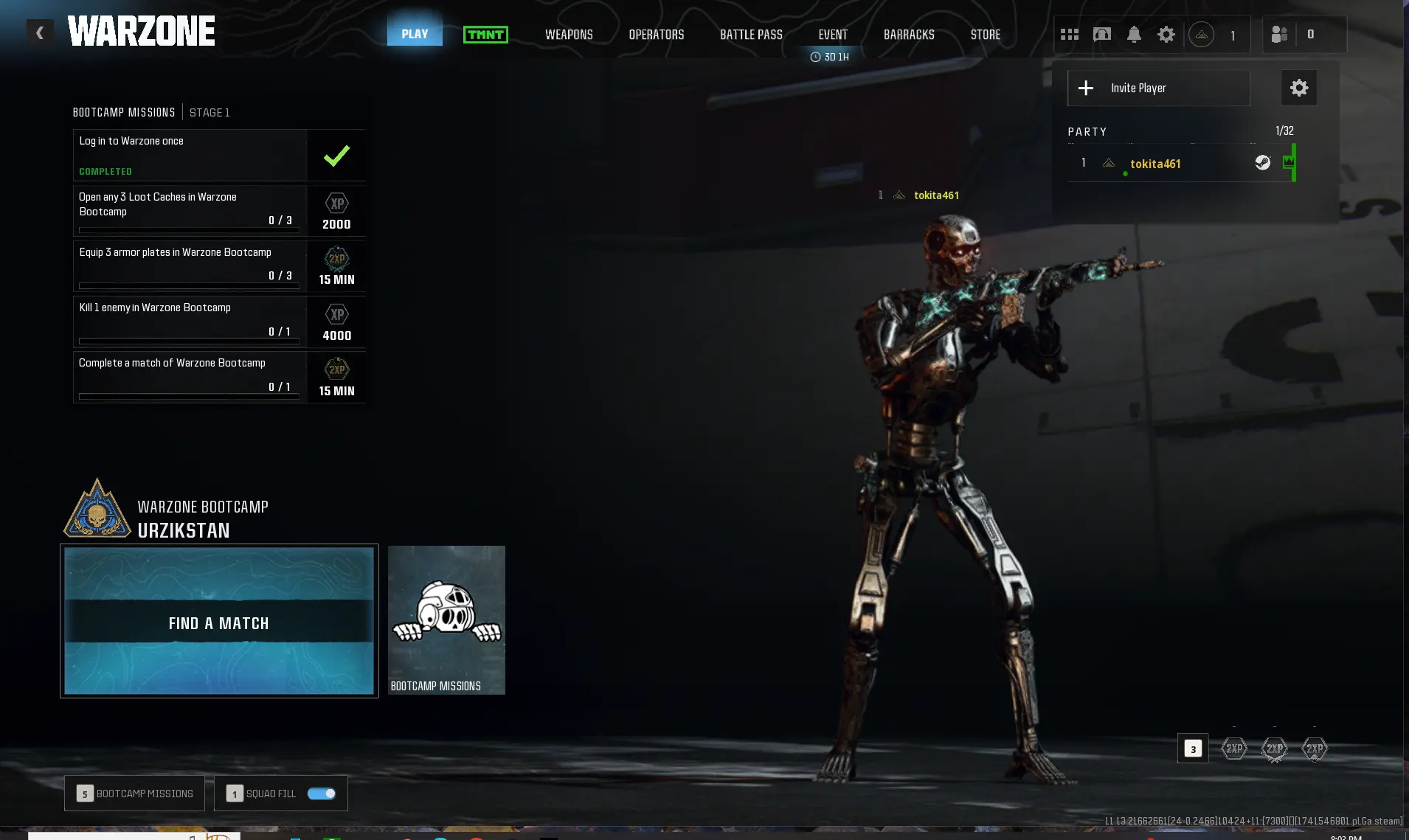The width and height of the screenshot is (1409, 840).
Task: Open the Battle Pass menu
Action: [749, 34]
